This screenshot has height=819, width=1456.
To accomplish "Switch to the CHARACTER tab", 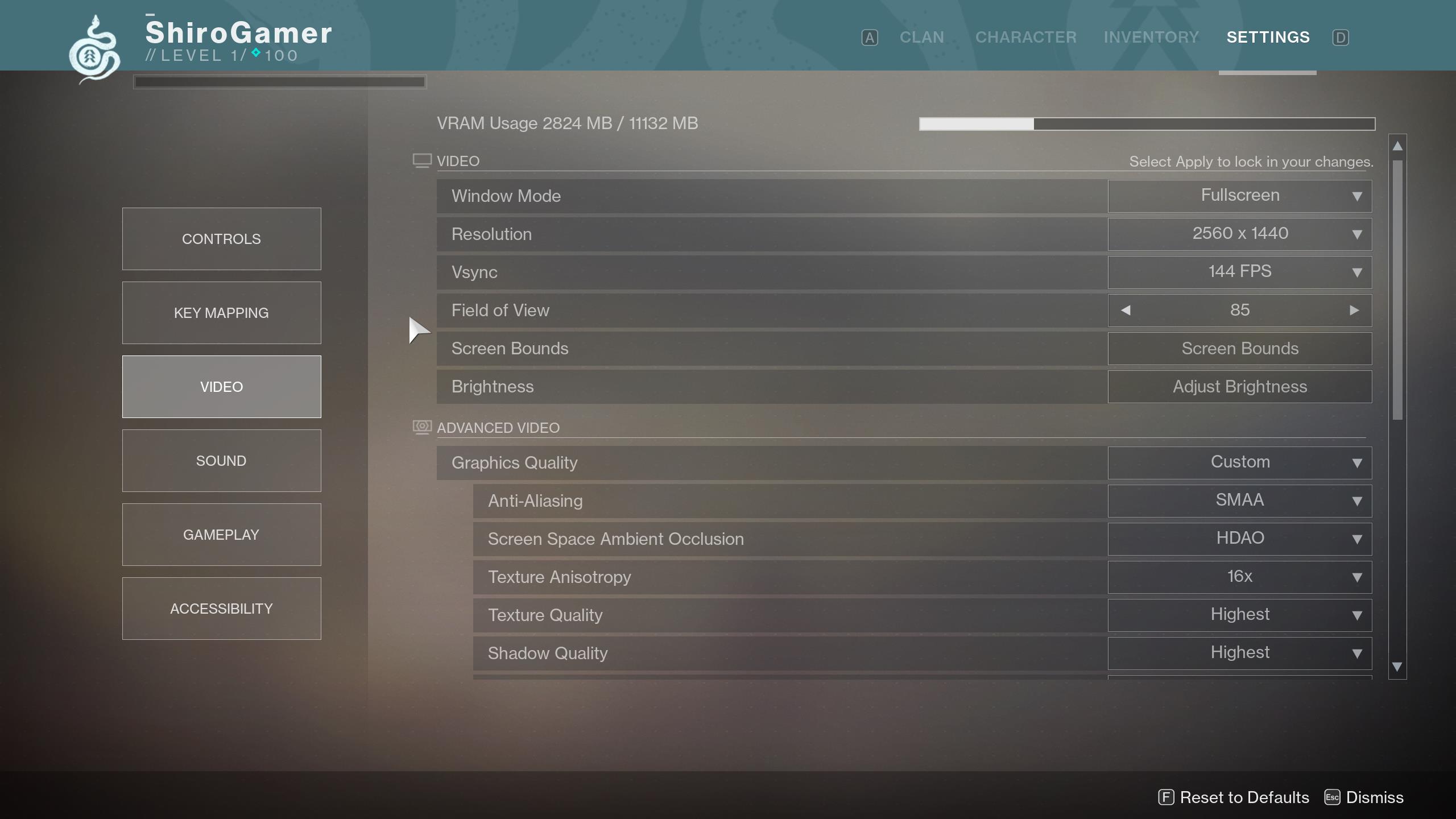I will tap(1025, 37).
